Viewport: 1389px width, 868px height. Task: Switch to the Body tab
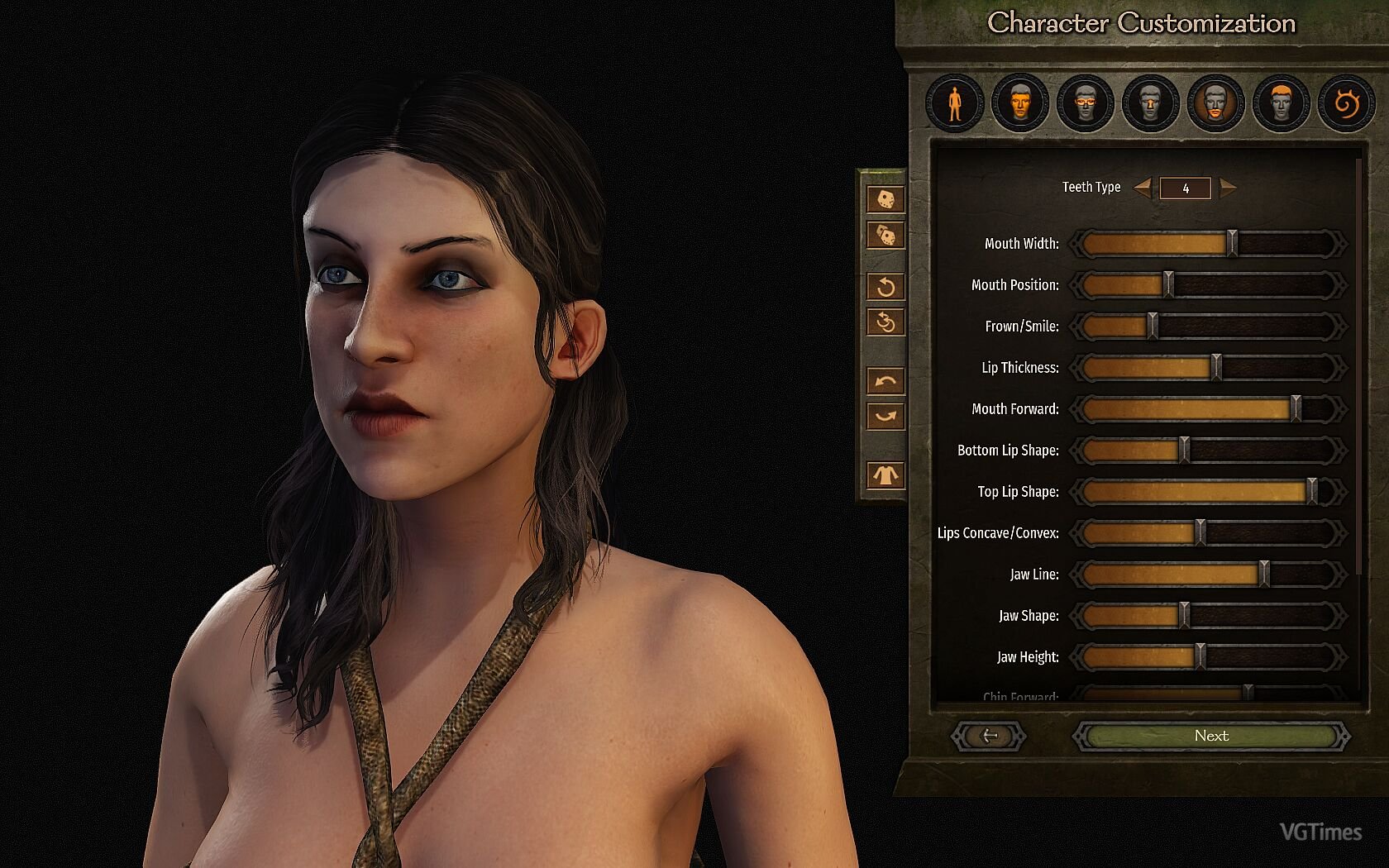pos(954,104)
